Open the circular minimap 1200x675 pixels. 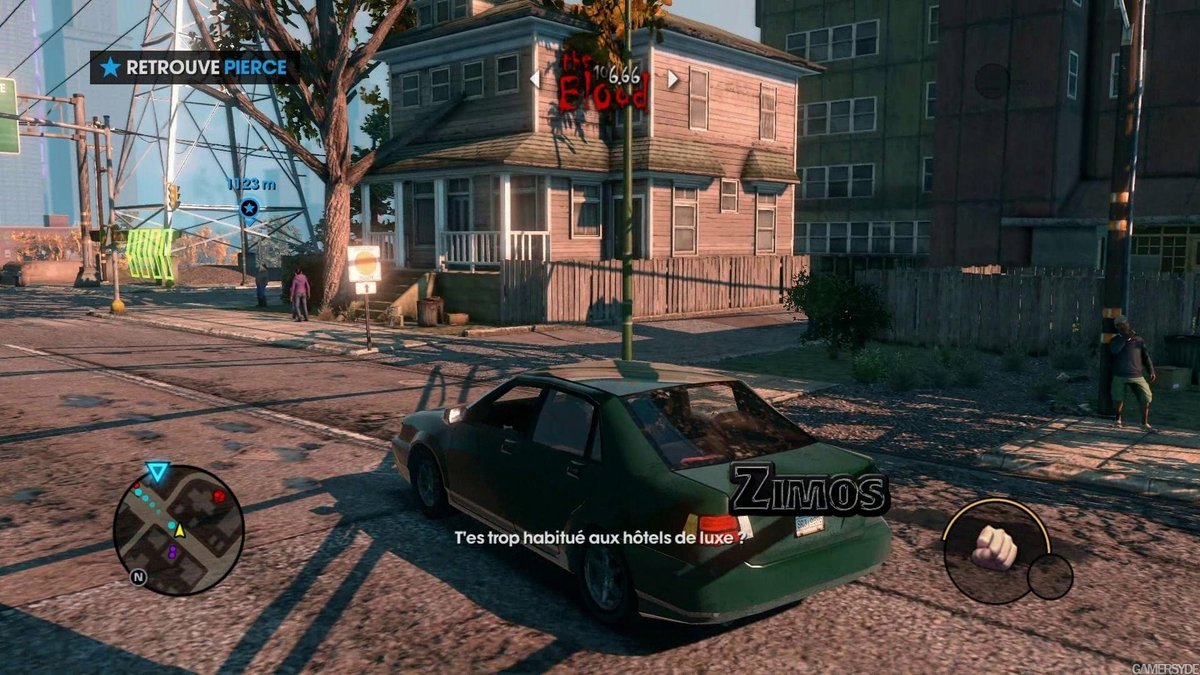tap(178, 530)
